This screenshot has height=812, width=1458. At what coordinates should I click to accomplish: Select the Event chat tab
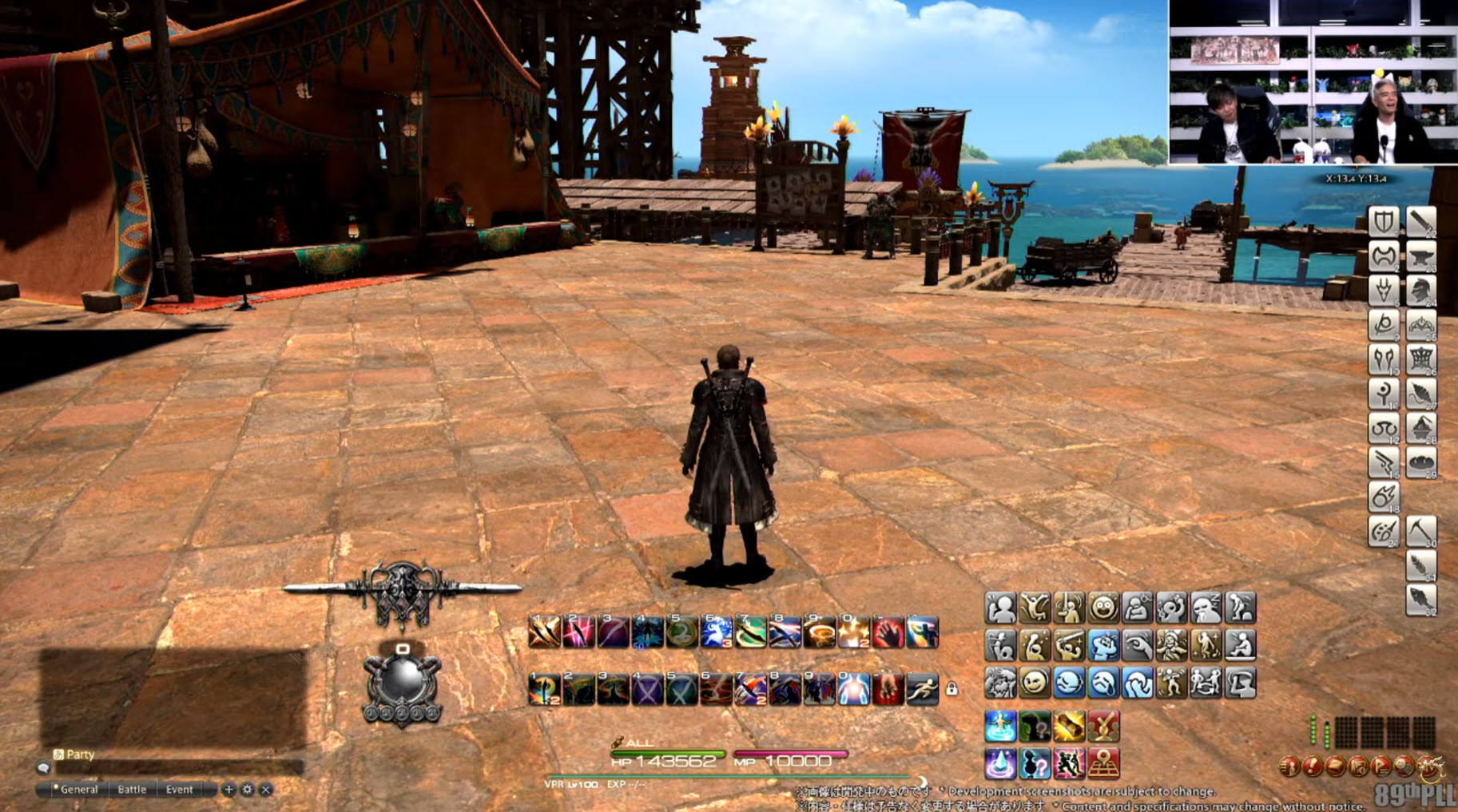179,789
